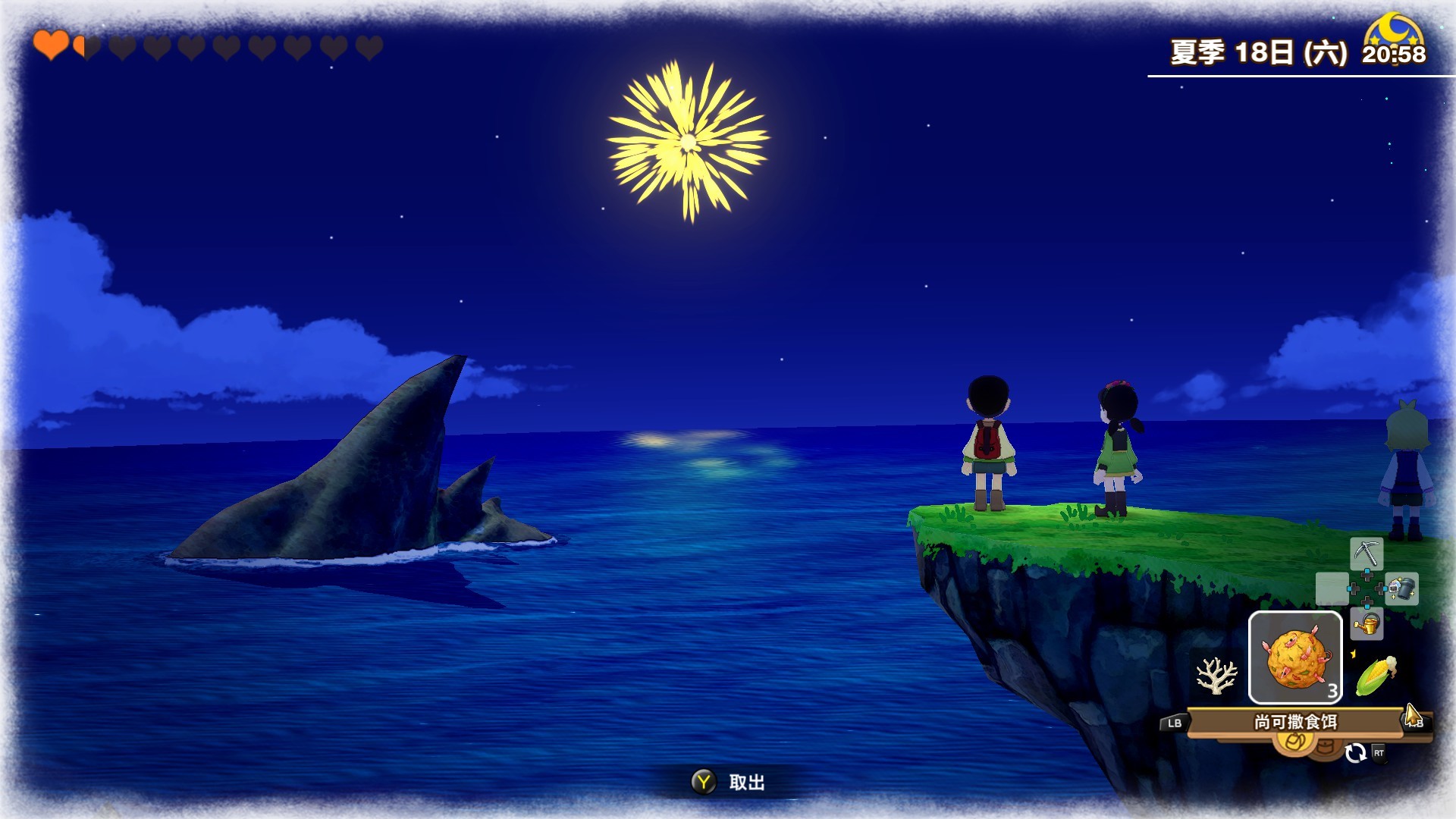Open the yellow backpack bag icon

pyautogui.click(x=1295, y=742)
